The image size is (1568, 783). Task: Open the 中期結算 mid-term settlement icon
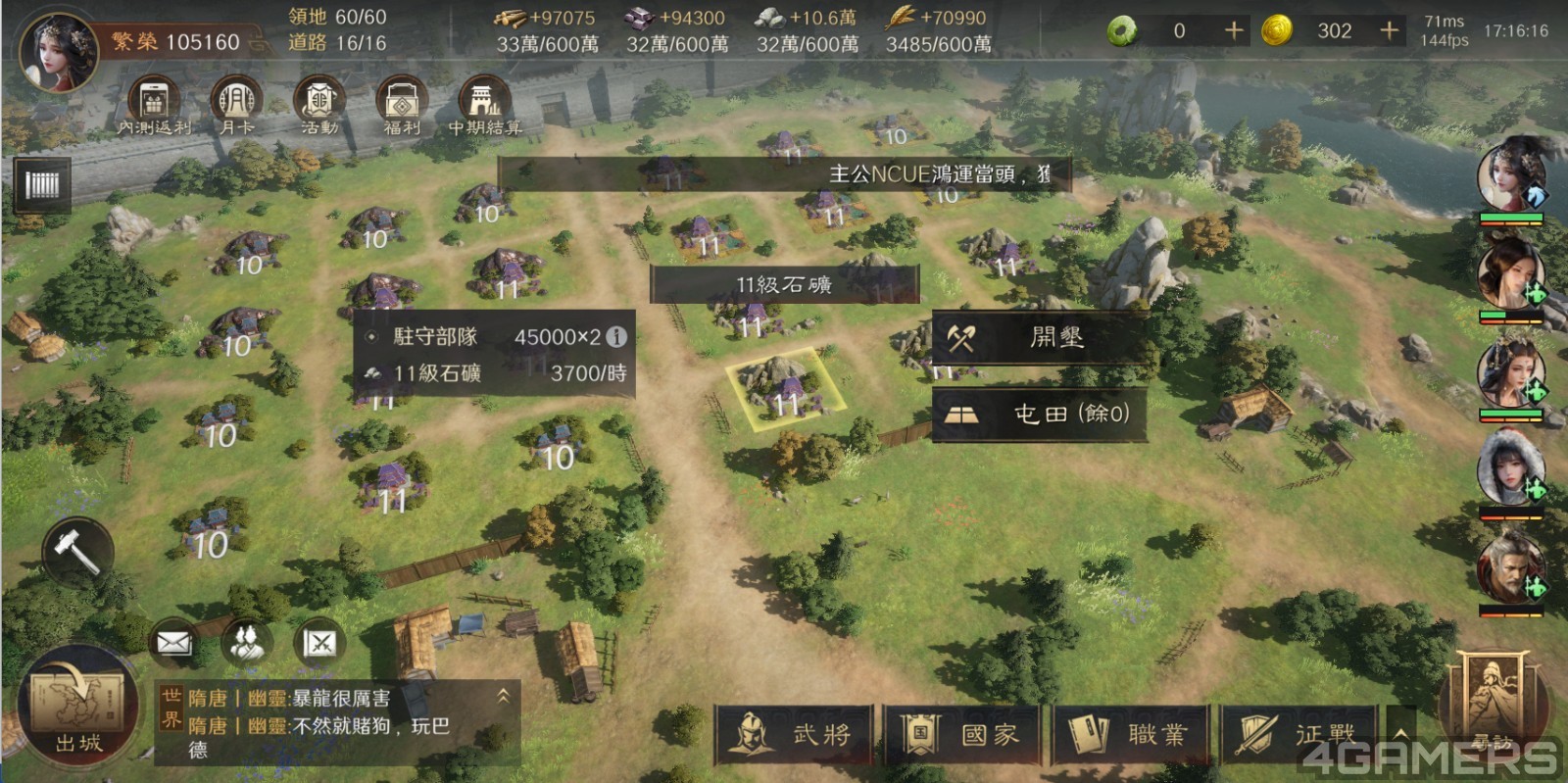pos(485,104)
